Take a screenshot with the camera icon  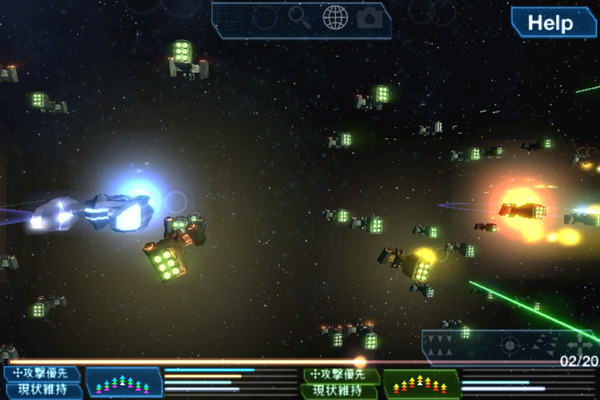click(370, 17)
